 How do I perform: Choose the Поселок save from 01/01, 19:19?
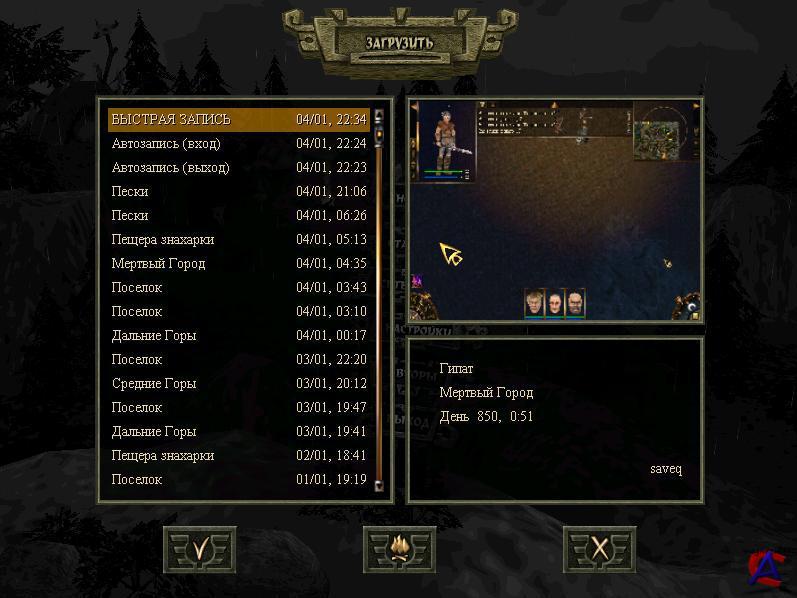click(x=238, y=480)
